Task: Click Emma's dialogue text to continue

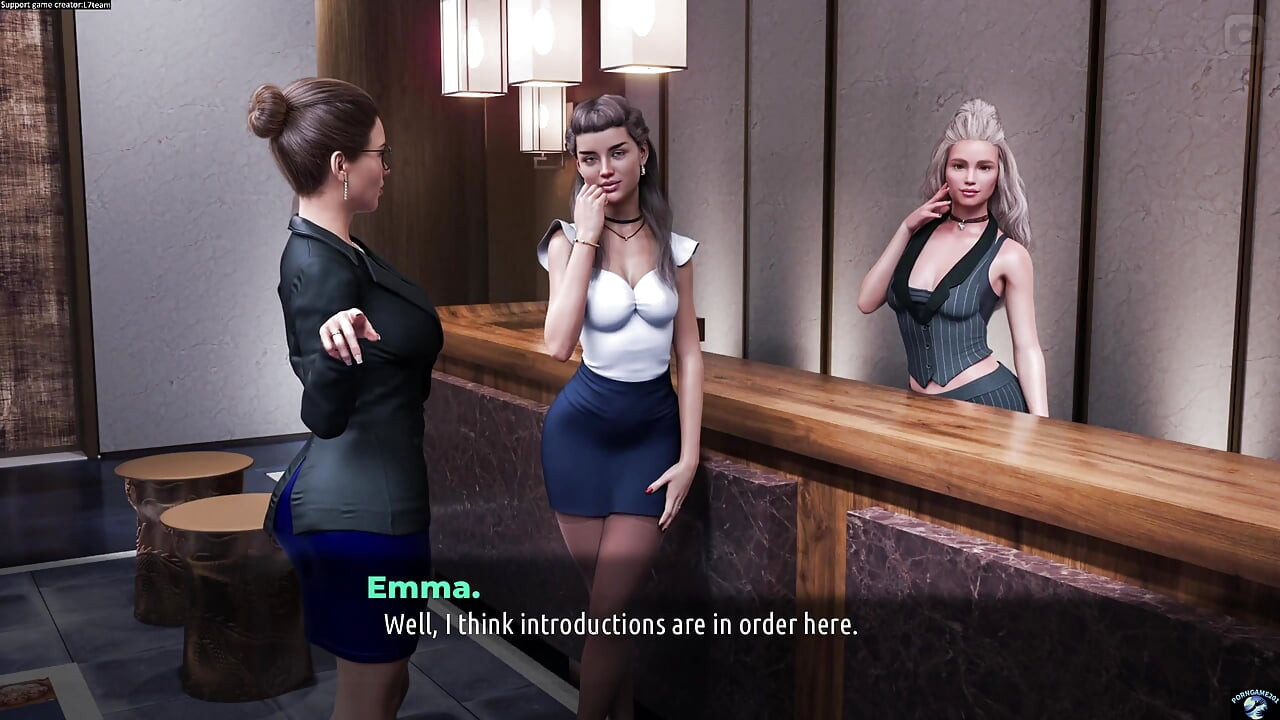Action: [x=620, y=625]
